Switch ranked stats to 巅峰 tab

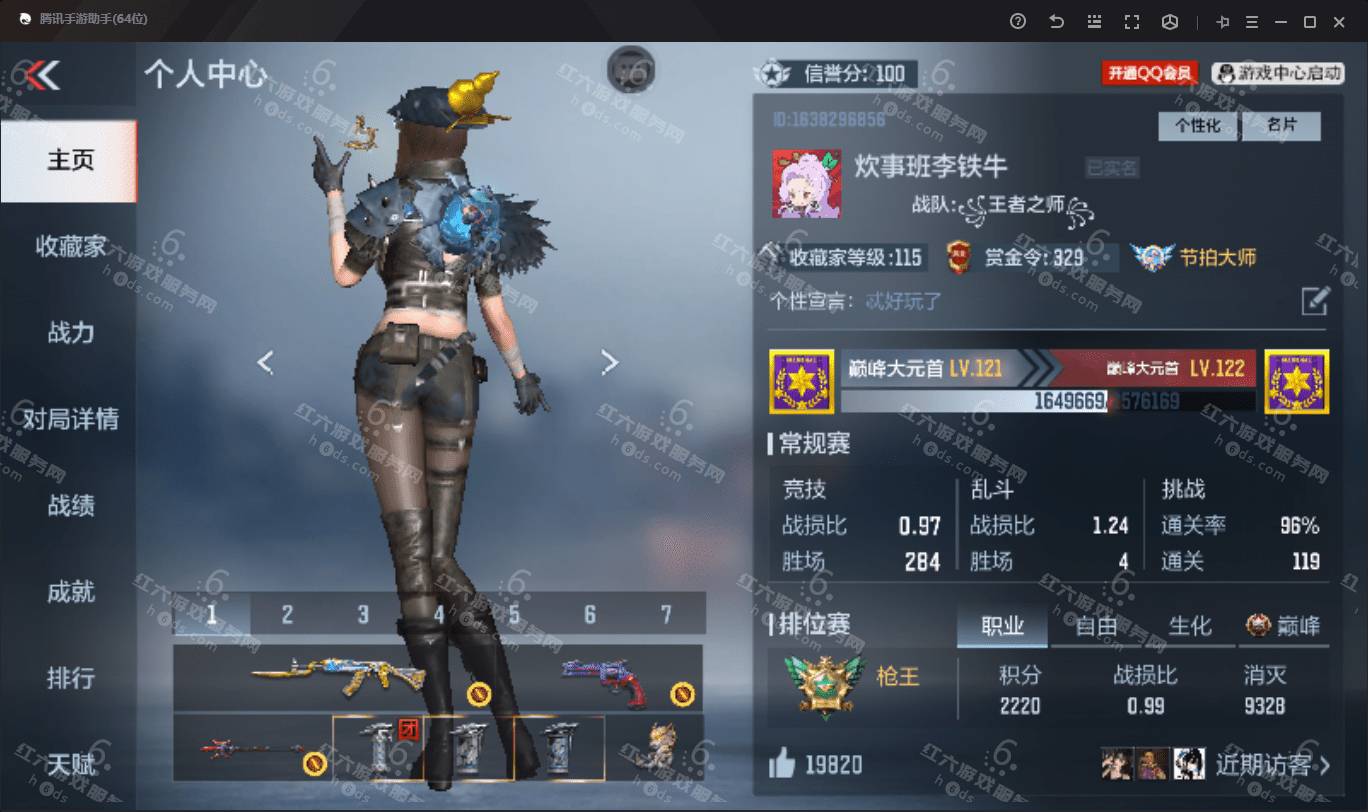tap(1283, 626)
